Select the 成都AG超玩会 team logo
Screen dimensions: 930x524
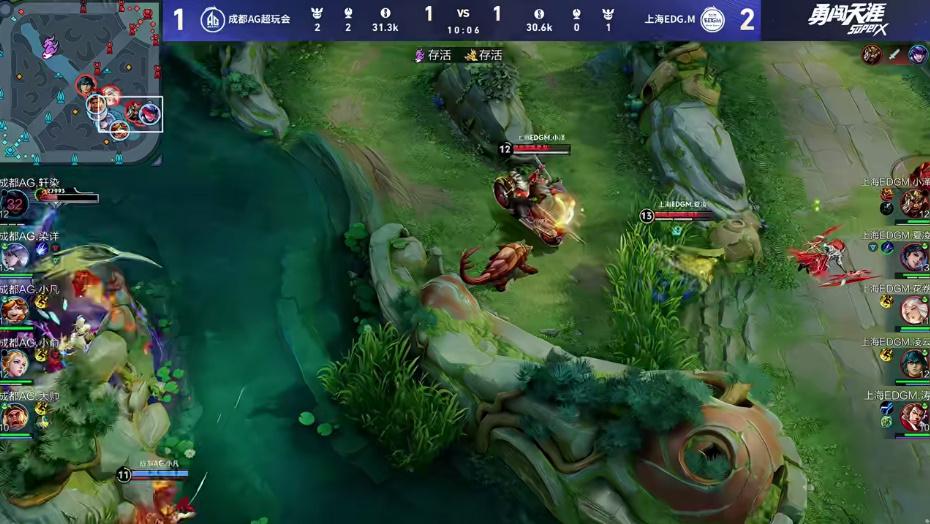click(212, 19)
